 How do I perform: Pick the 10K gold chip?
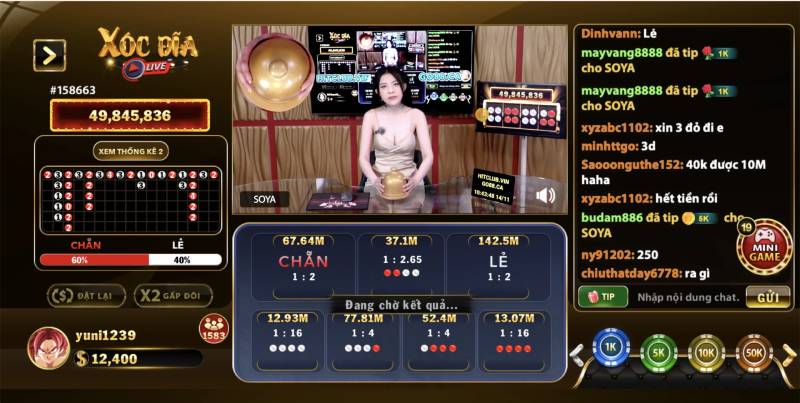click(707, 353)
